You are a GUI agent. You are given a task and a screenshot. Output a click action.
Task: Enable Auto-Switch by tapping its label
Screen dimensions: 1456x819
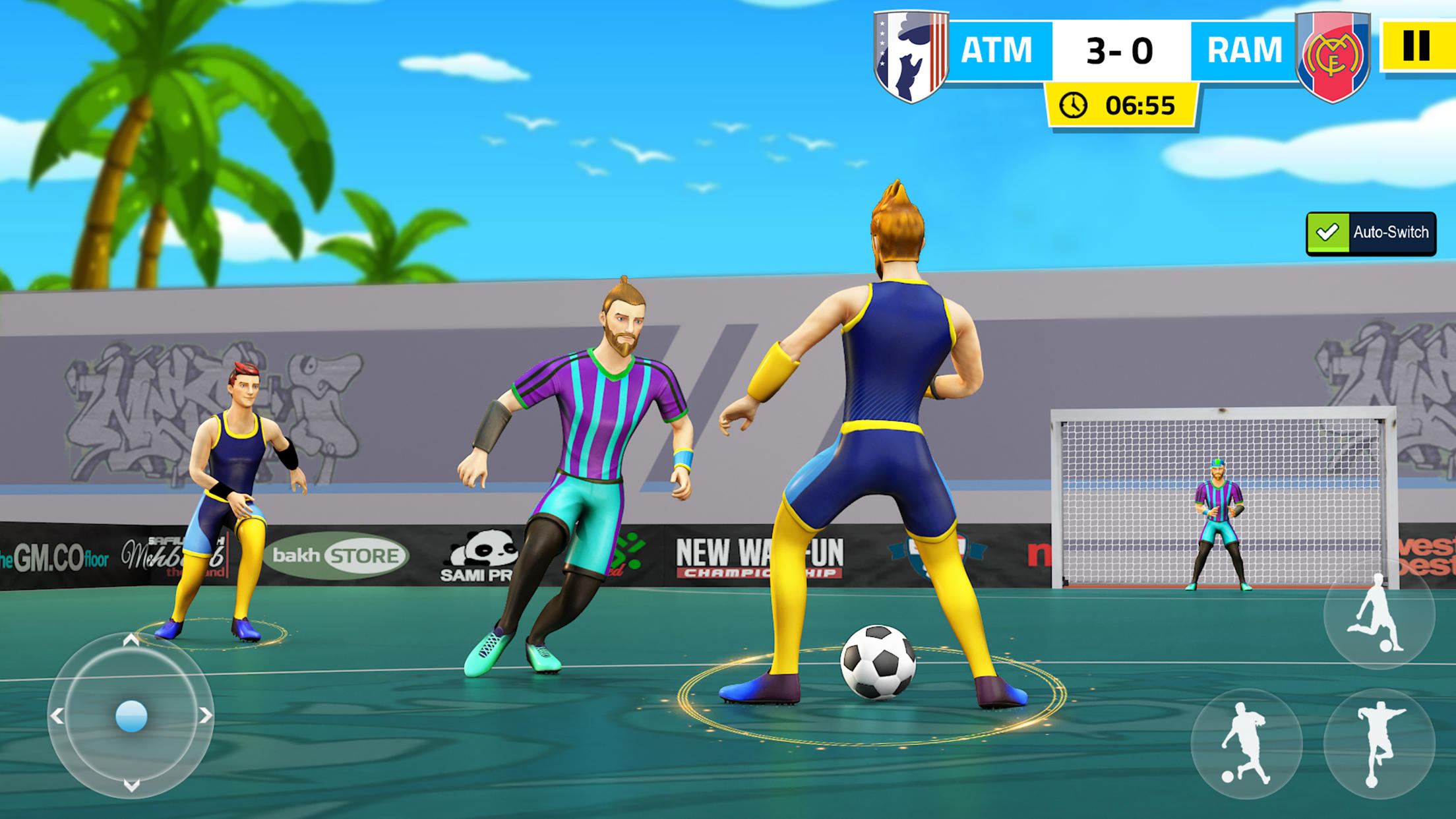tap(1391, 233)
